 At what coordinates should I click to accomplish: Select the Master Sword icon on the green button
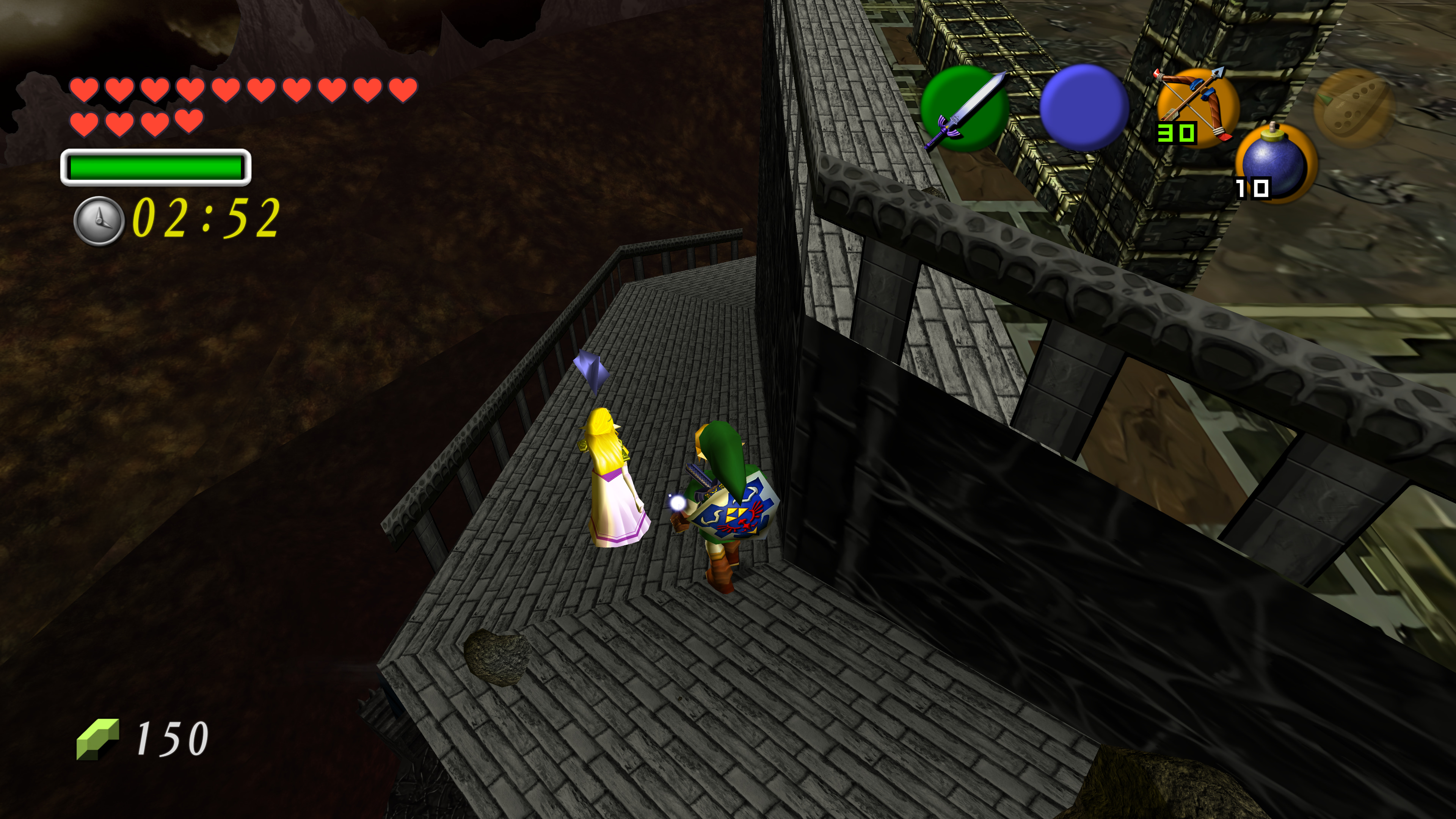964,108
